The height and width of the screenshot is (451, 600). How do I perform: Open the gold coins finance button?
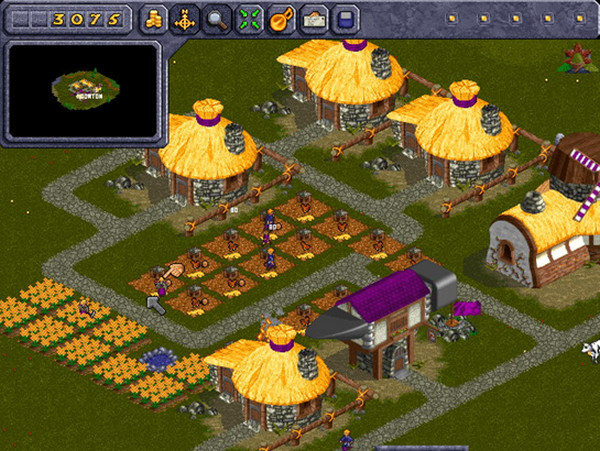153,18
